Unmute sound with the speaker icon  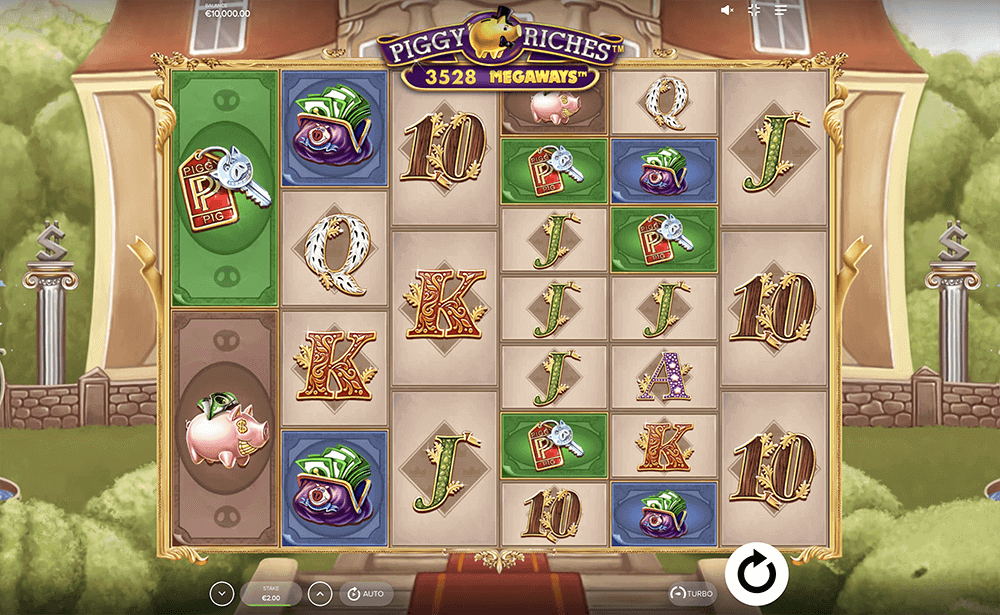(x=727, y=10)
